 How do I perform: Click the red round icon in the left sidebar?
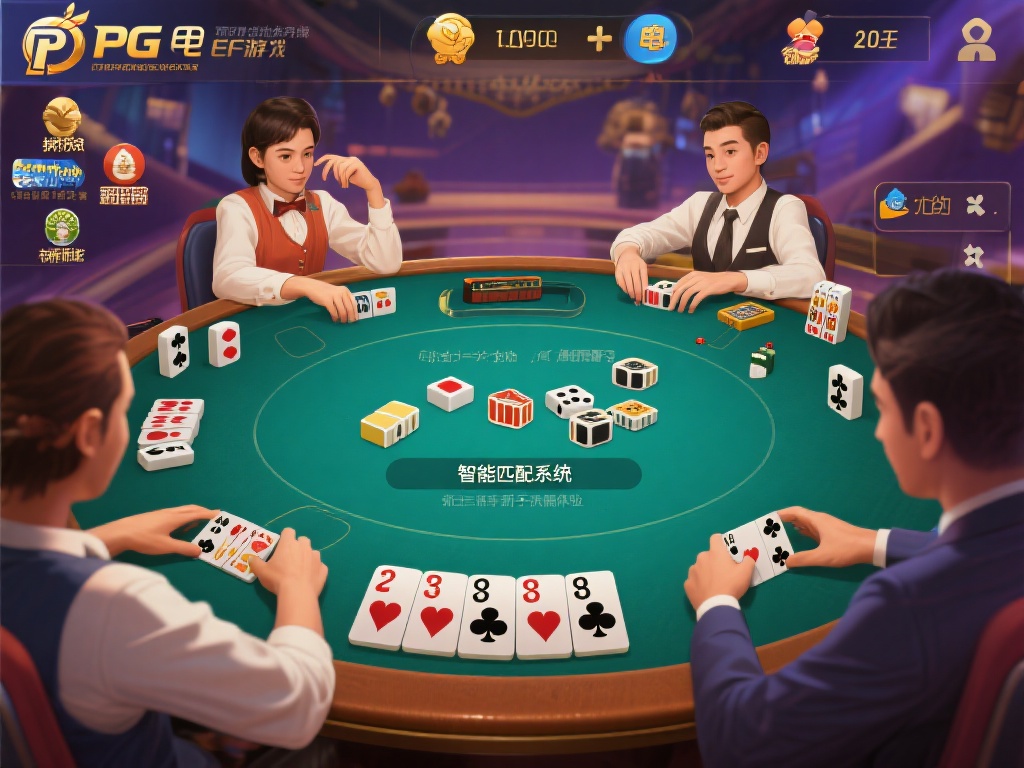pos(124,164)
